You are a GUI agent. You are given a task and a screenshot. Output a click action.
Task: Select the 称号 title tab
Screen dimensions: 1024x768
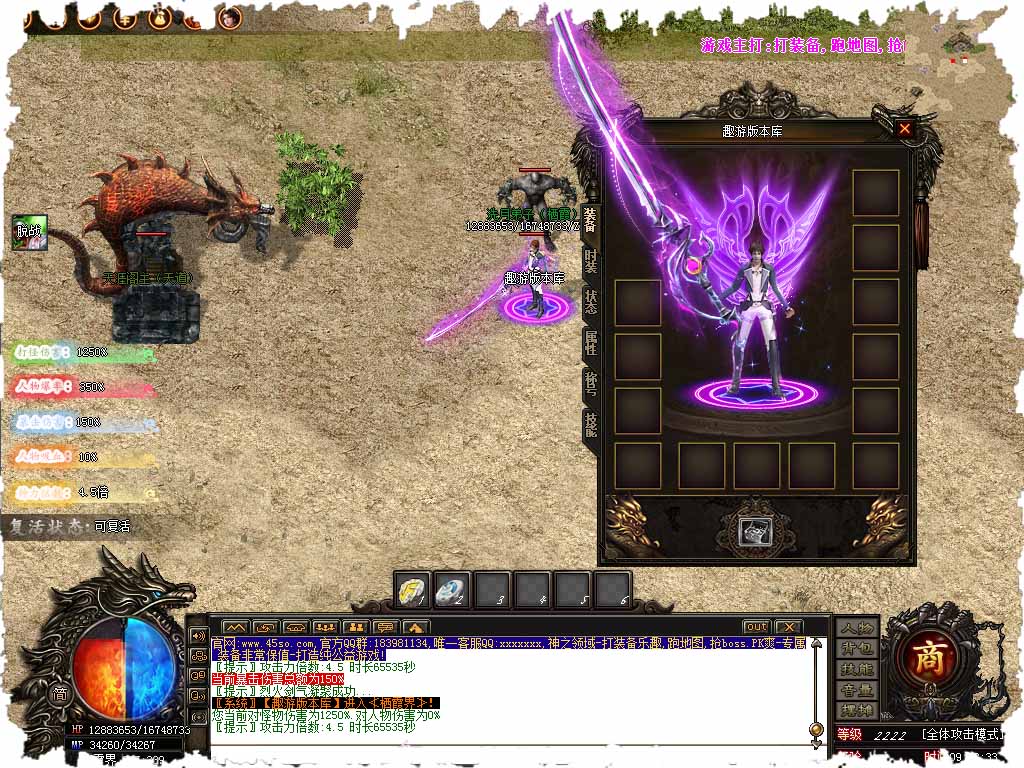click(x=590, y=386)
